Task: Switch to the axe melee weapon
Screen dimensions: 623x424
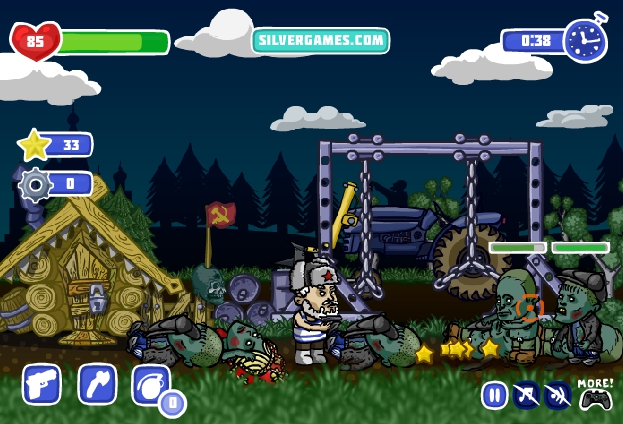Action: pyautogui.click(x=97, y=384)
